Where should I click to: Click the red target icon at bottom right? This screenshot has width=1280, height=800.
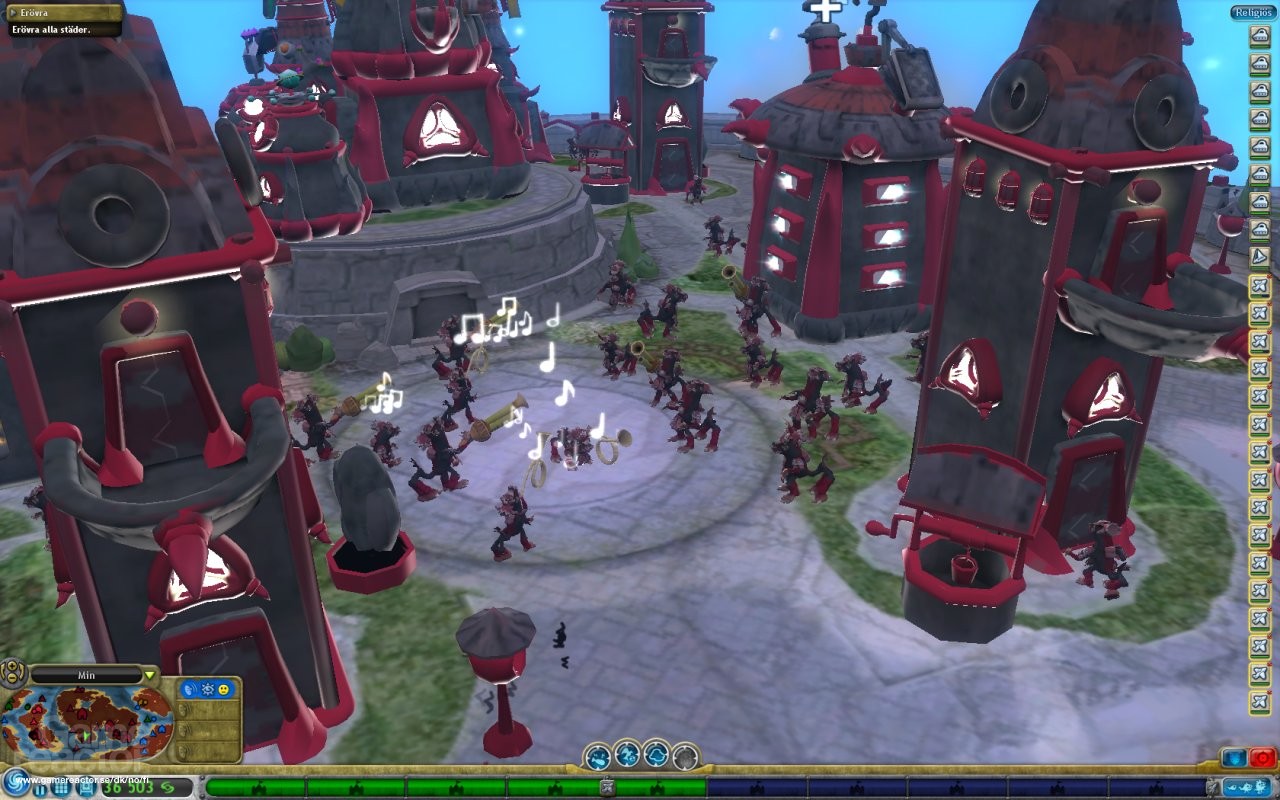pos(1263,757)
